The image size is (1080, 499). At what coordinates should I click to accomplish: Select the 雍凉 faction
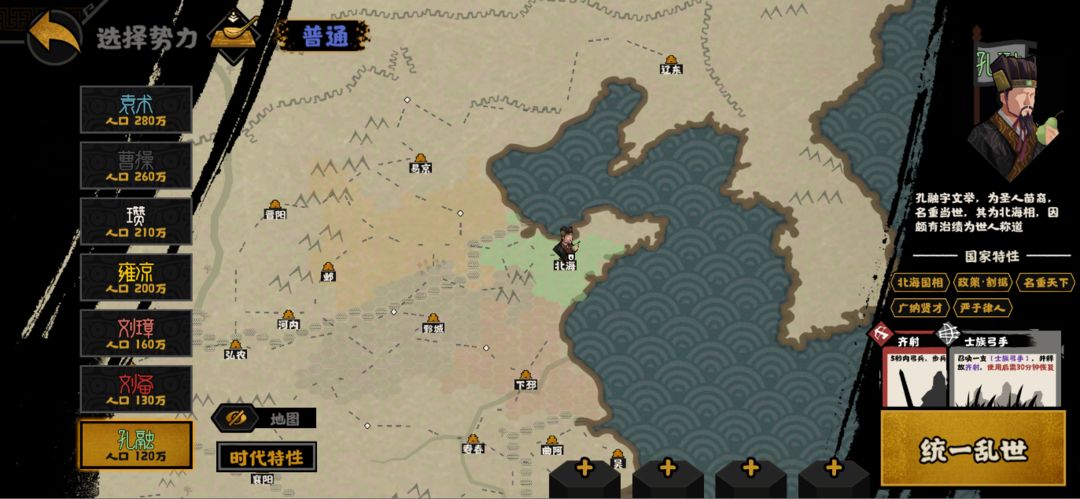pos(136,276)
